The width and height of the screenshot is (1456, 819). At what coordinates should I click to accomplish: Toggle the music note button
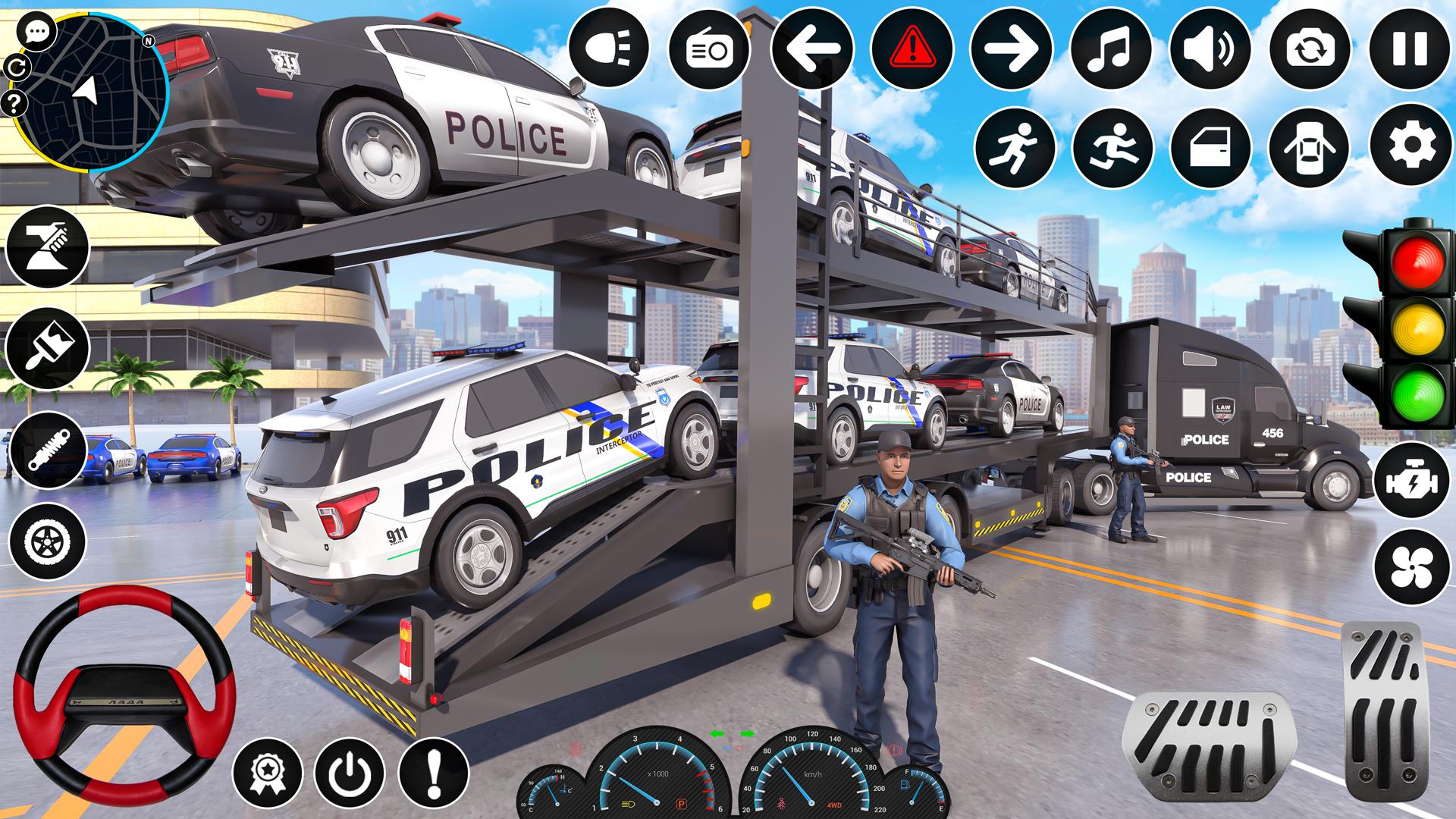tap(1111, 49)
